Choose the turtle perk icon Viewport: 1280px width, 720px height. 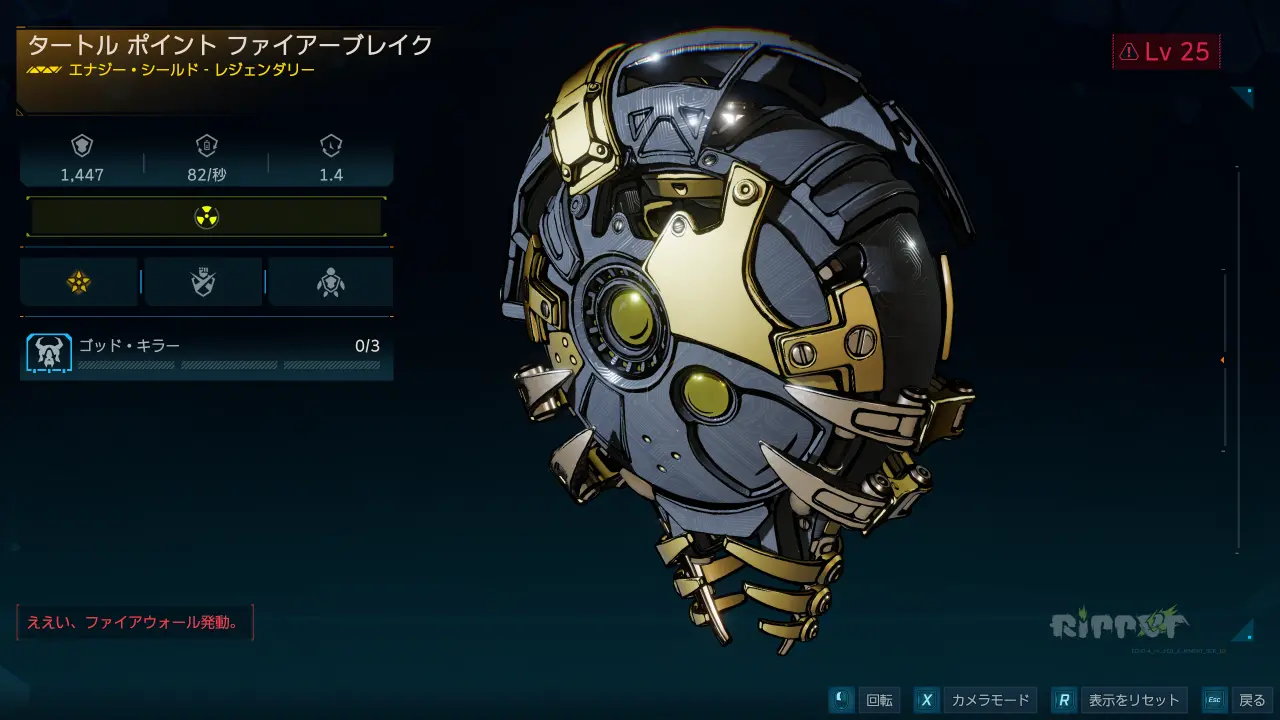click(x=330, y=283)
